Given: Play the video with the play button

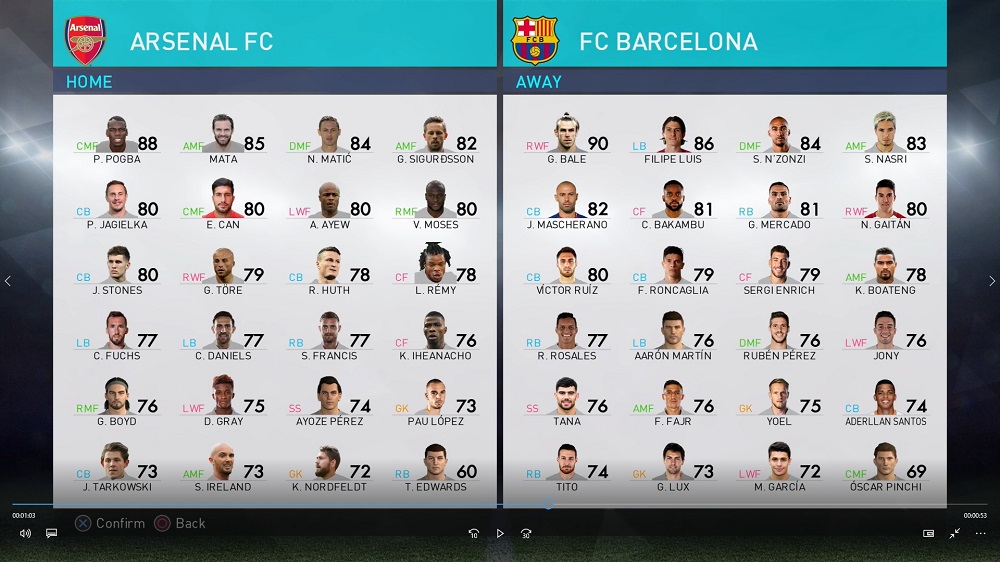Looking at the screenshot, I should 500,534.
